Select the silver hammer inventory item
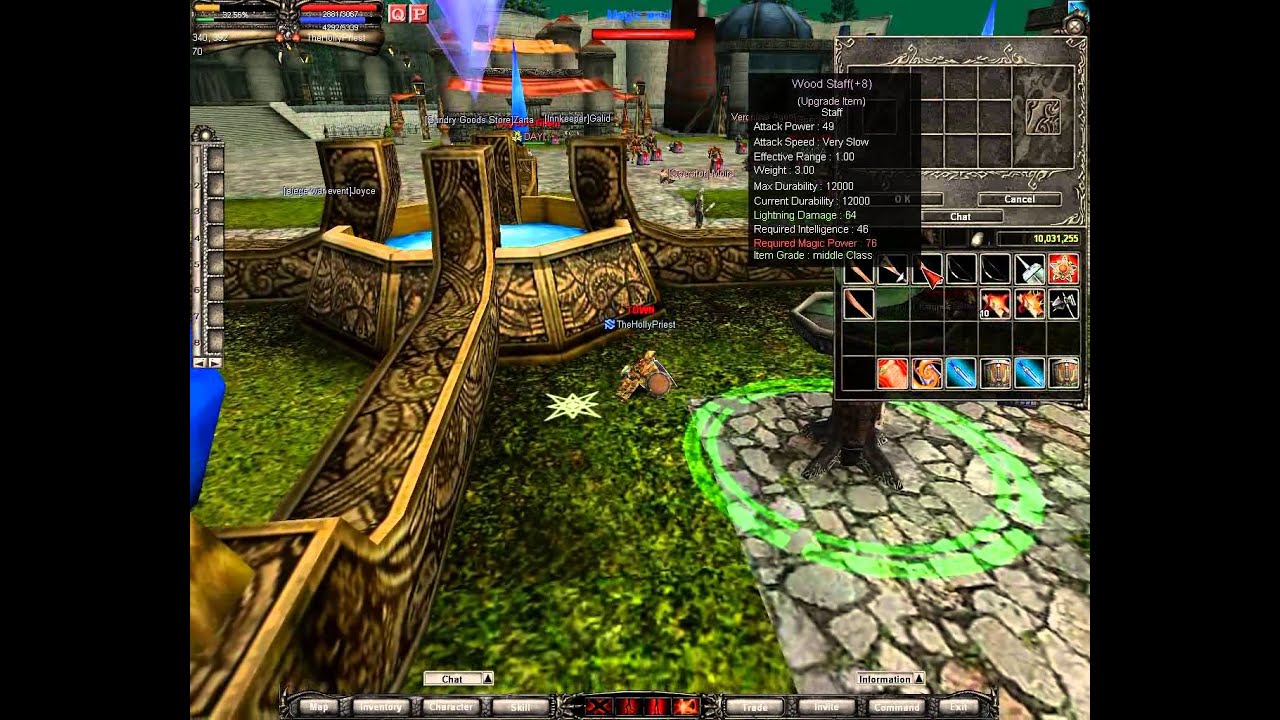1280x720 pixels. [x=1029, y=269]
